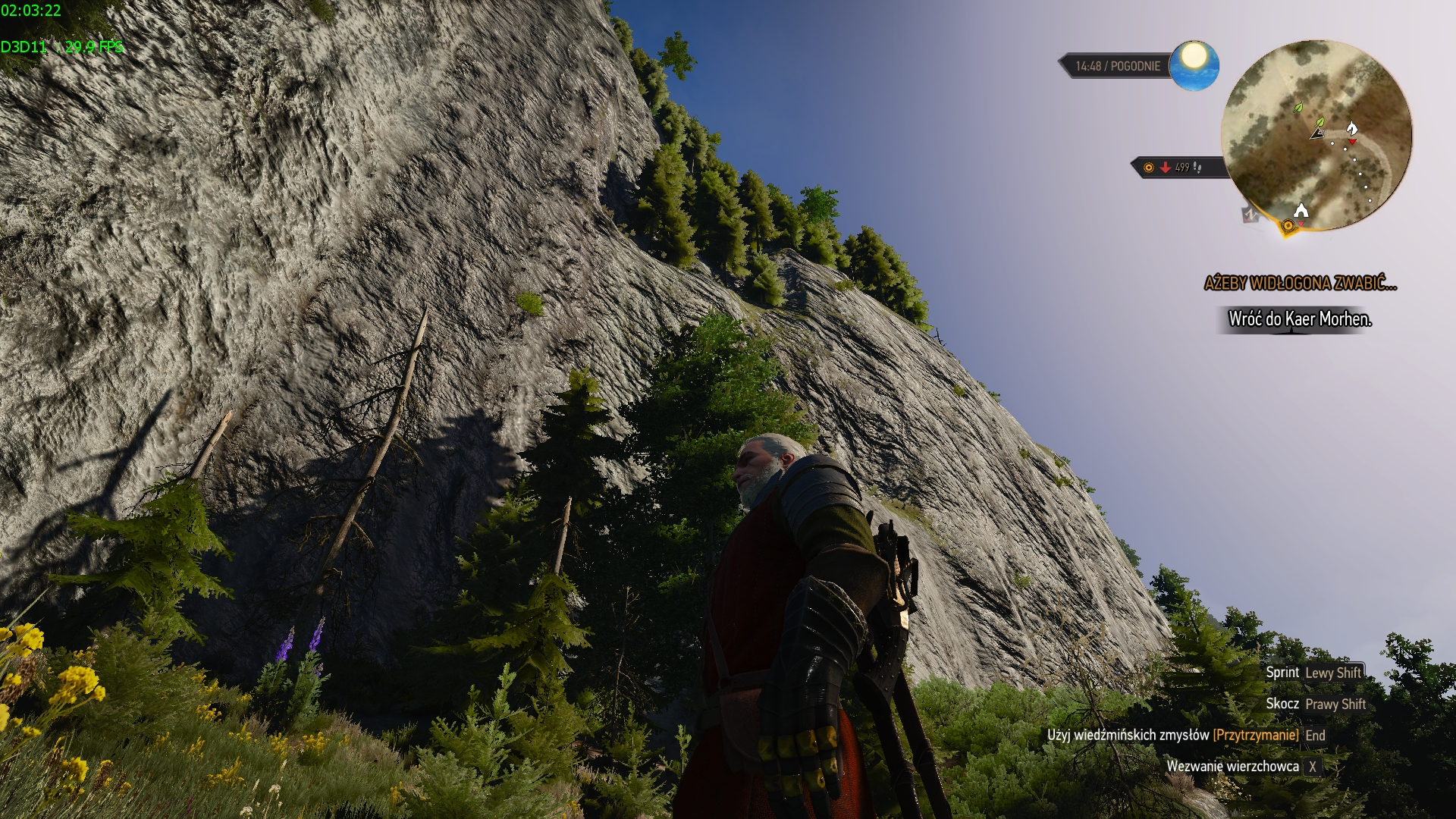This screenshot has width=1456, height=819.
Task: Select the sunny weather icon
Action: pyautogui.click(x=1194, y=64)
